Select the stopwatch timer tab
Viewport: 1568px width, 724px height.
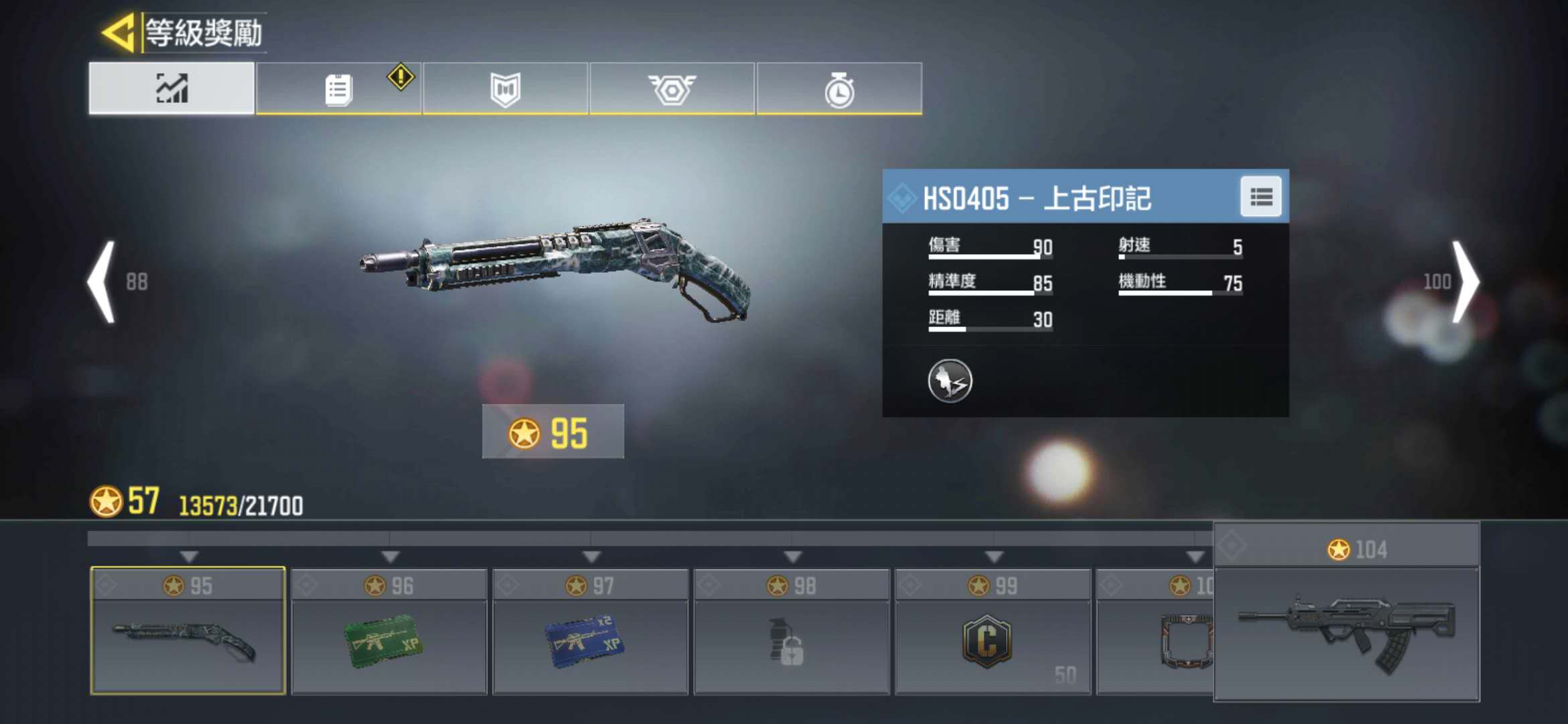(x=839, y=89)
